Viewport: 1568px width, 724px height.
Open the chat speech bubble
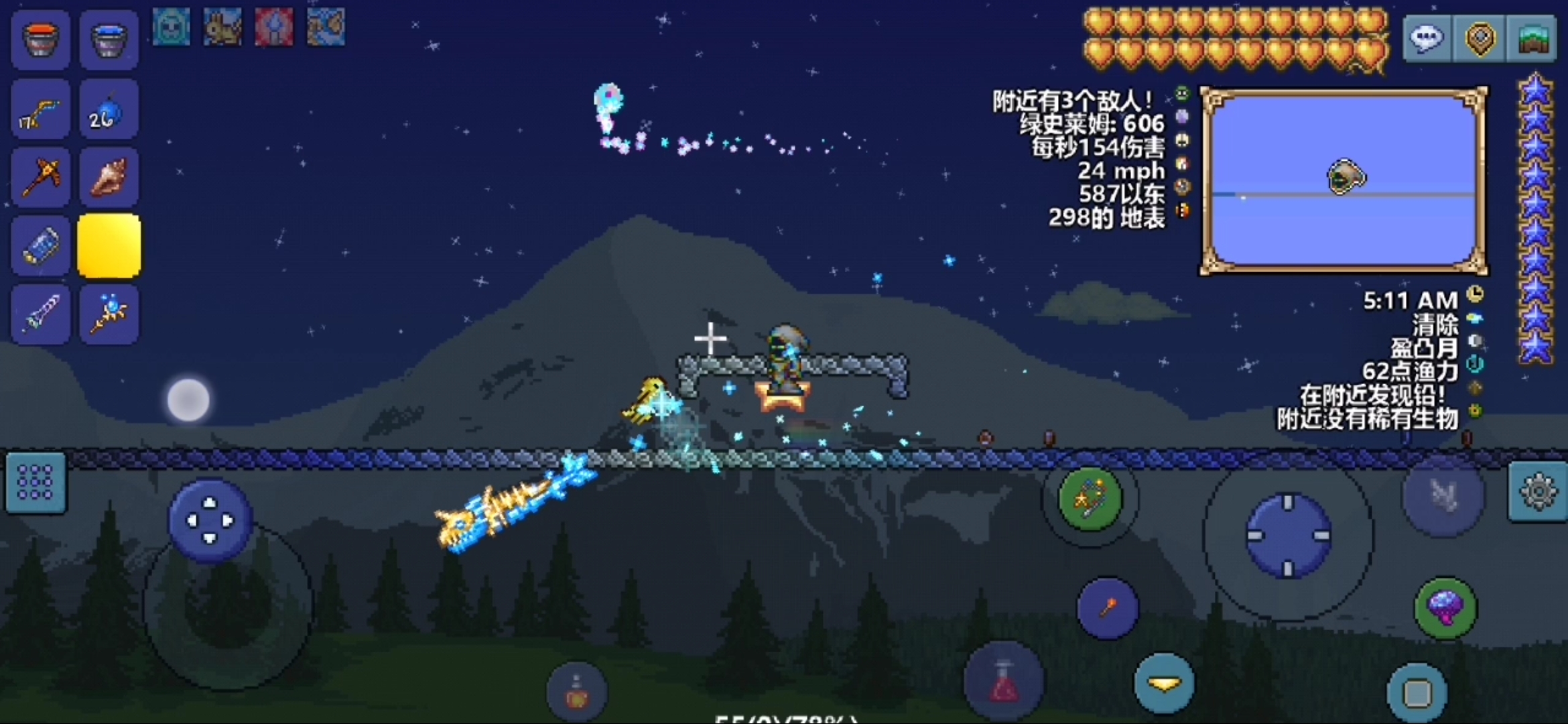coord(1427,39)
